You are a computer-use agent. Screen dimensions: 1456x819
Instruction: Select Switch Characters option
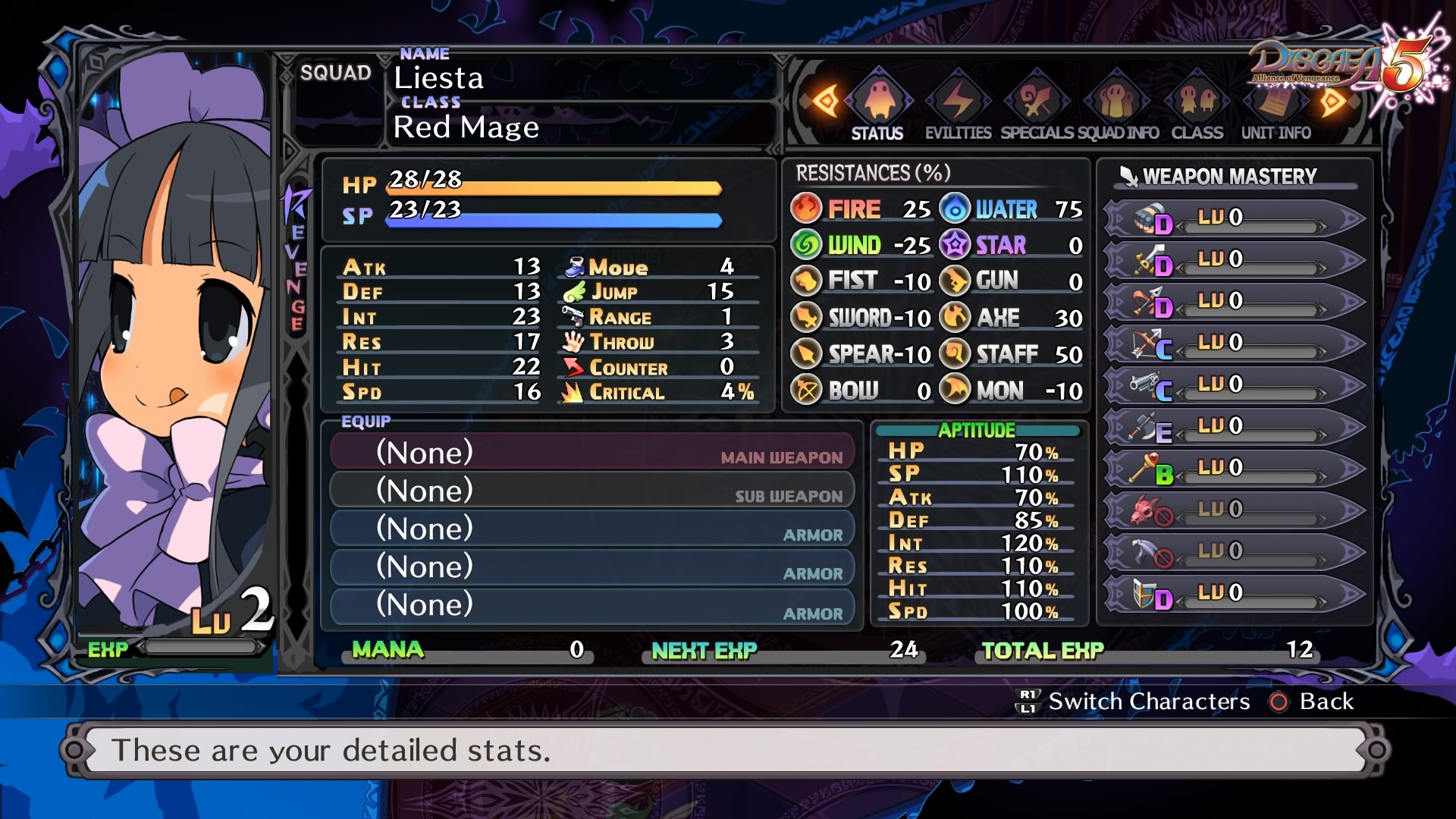click(1133, 701)
